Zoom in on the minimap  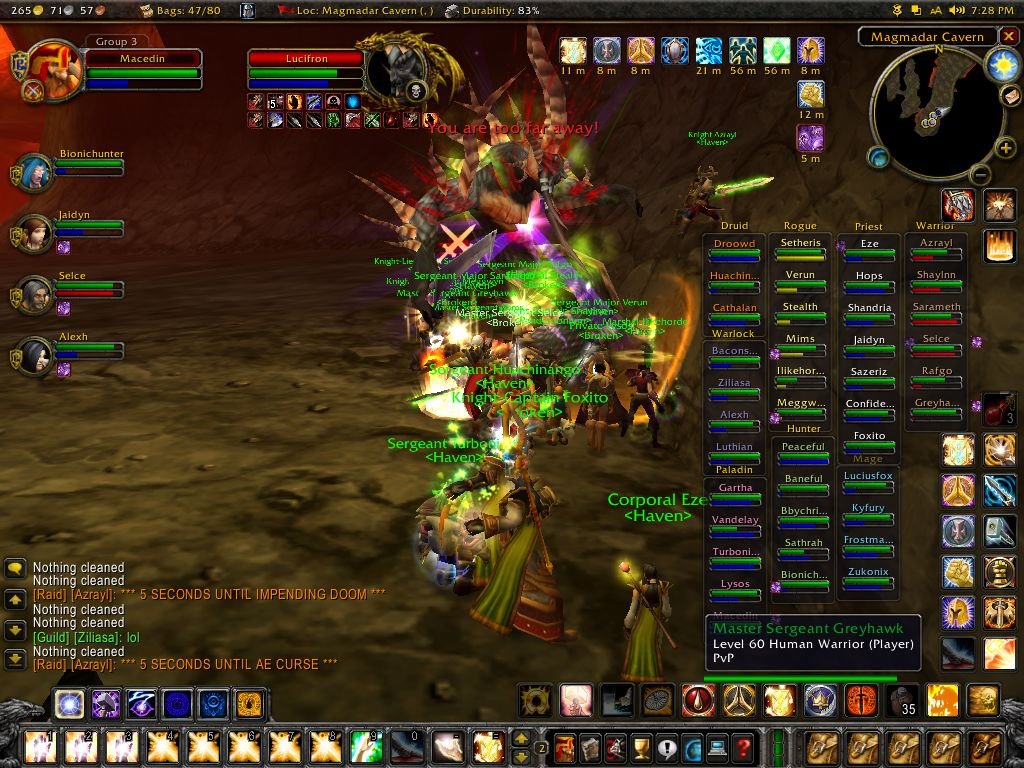coord(1005,149)
